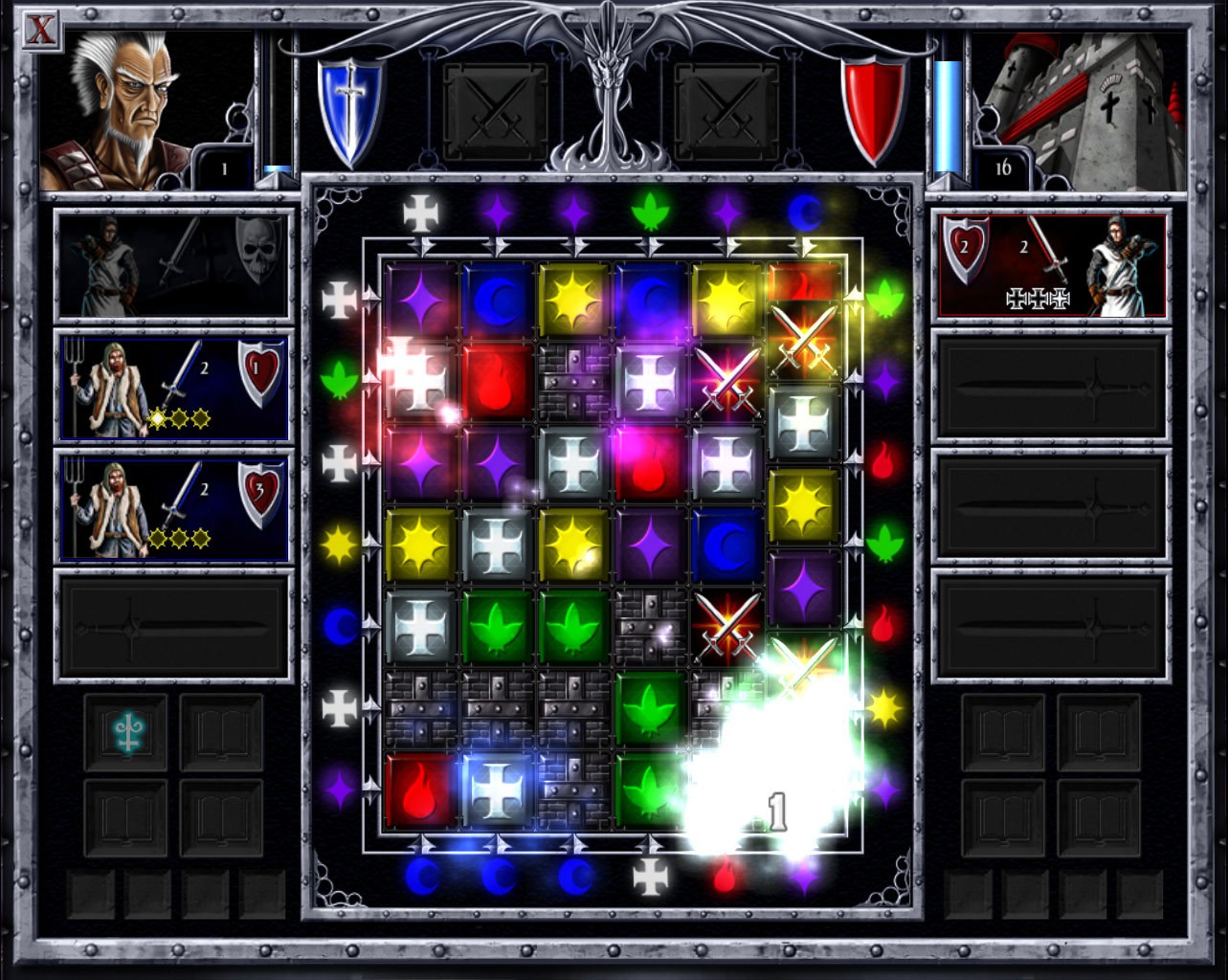Close the battle with the X button
Viewport: 1228px width, 980px height.
(39, 30)
